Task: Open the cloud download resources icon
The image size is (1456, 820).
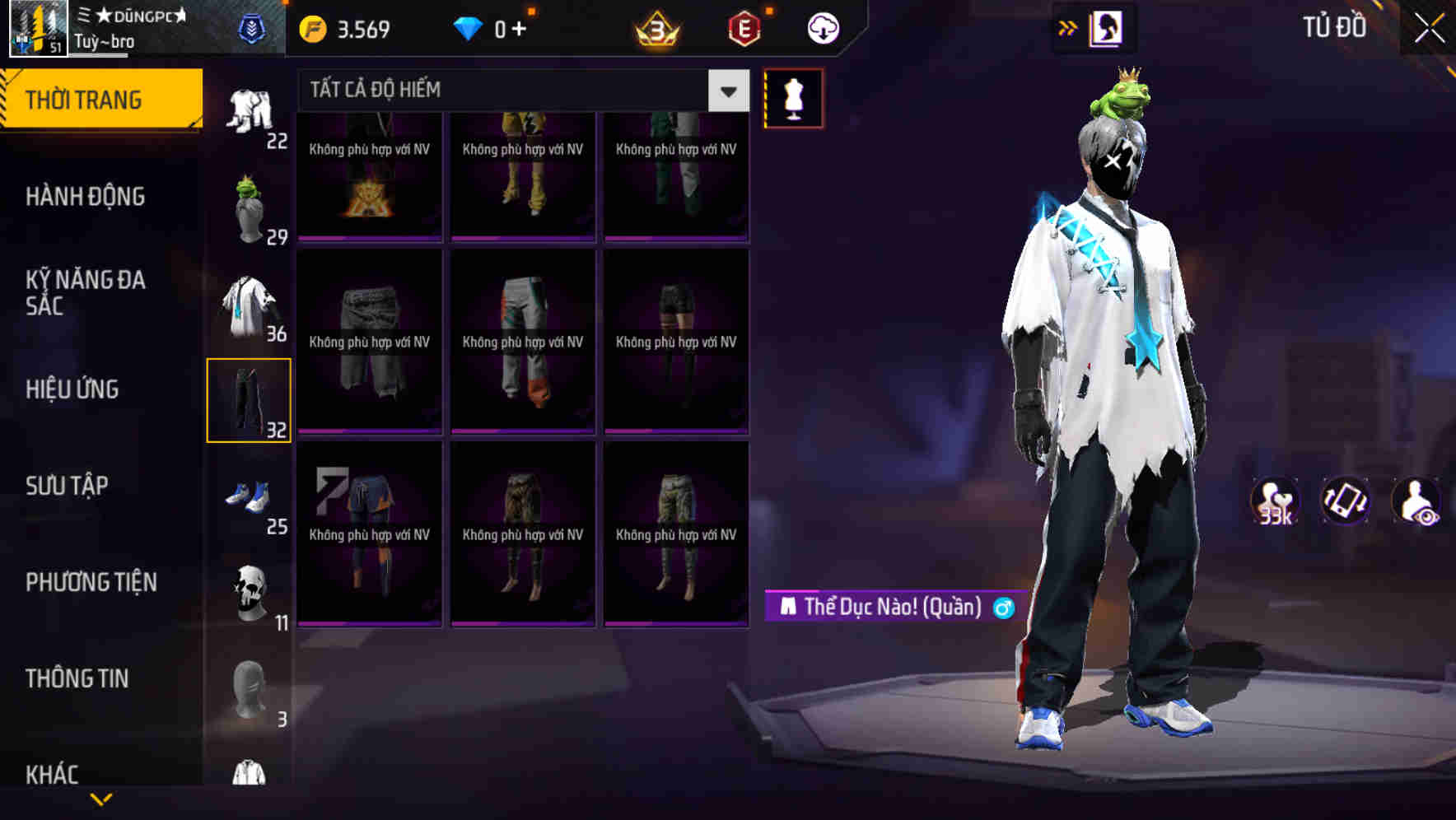Action: pyautogui.click(x=823, y=27)
